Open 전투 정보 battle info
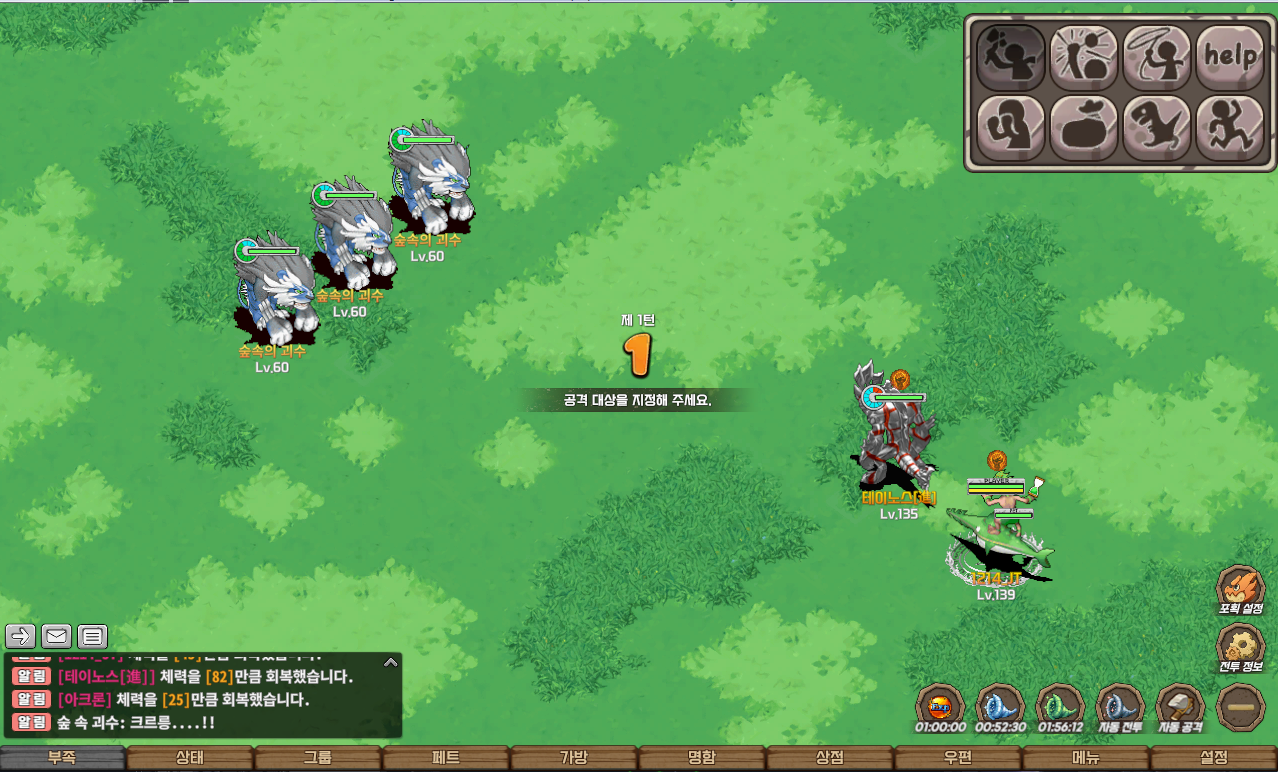Image resolution: width=1278 pixels, height=772 pixels. [1241, 647]
